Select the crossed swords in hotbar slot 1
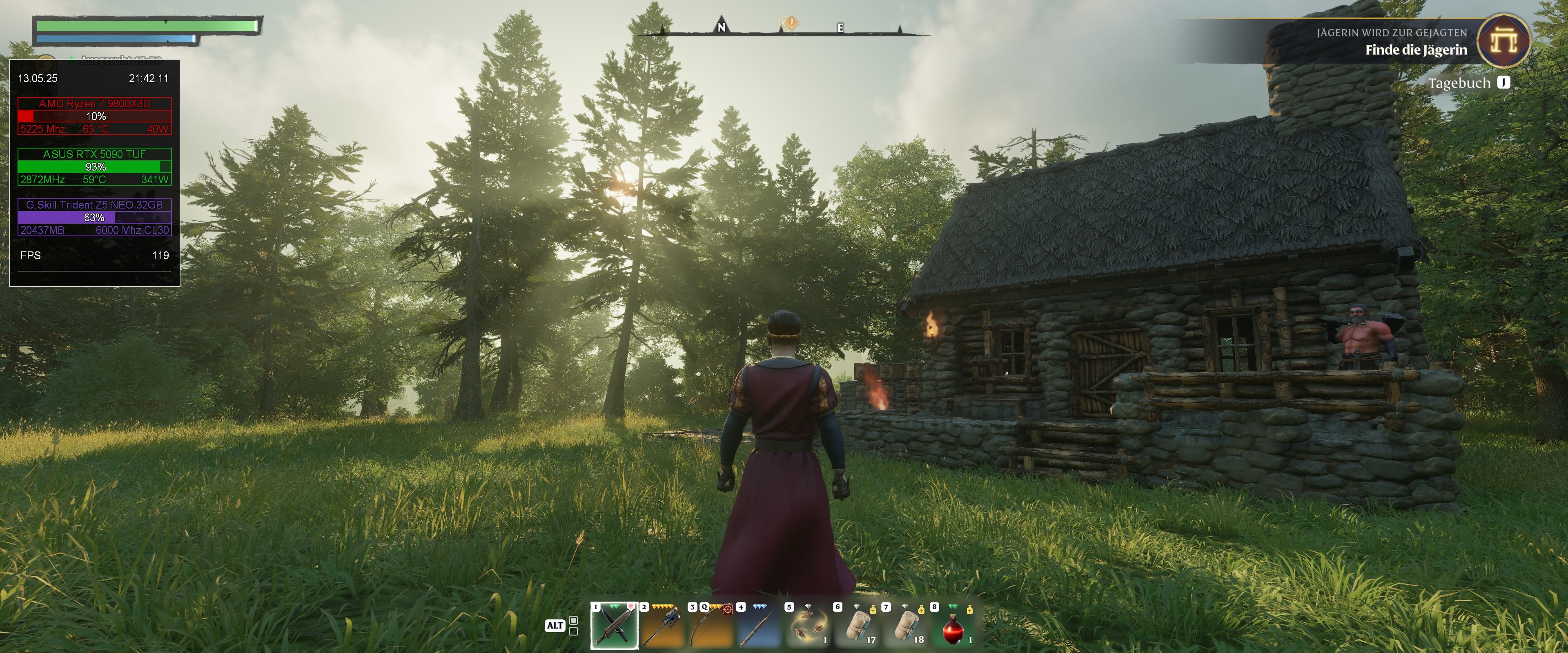Image resolution: width=1568 pixels, height=653 pixels. pyautogui.click(x=614, y=626)
